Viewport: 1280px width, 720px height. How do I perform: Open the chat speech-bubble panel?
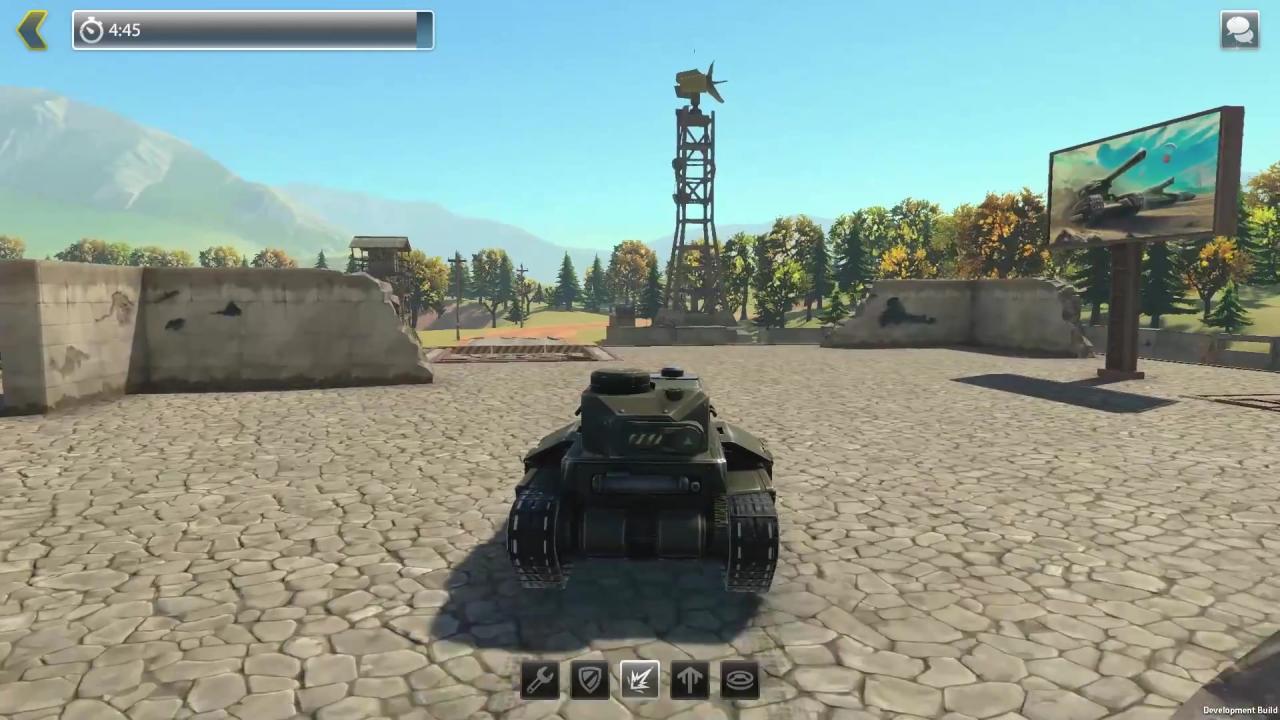(1239, 30)
